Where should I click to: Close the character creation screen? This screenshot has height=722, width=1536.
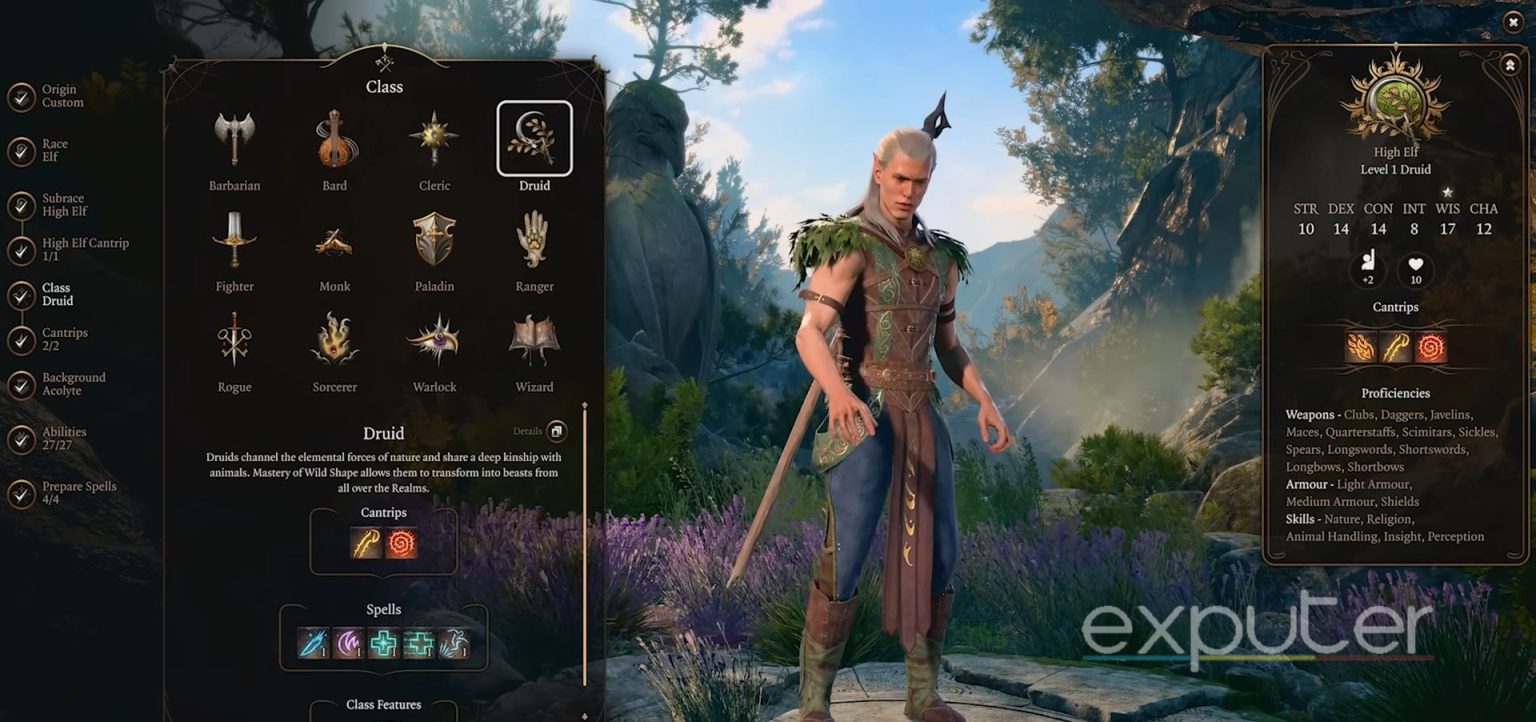[1513, 21]
